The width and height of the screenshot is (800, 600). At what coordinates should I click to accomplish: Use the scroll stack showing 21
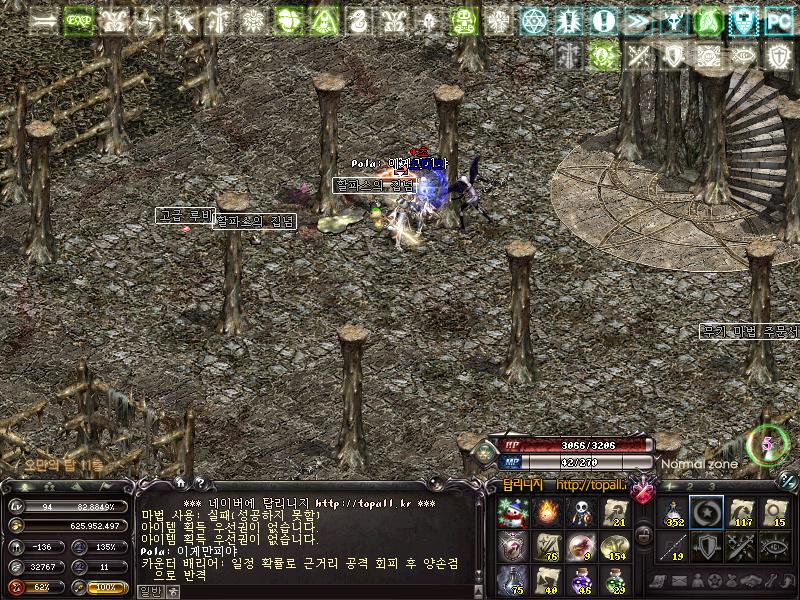pyautogui.click(x=614, y=514)
